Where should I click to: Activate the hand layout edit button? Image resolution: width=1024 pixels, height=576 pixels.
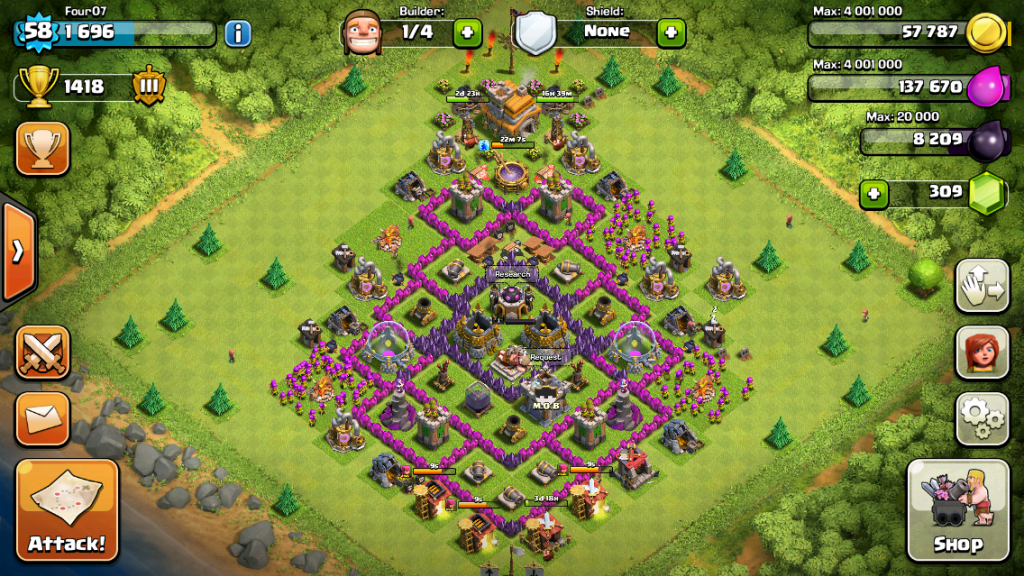click(x=981, y=287)
